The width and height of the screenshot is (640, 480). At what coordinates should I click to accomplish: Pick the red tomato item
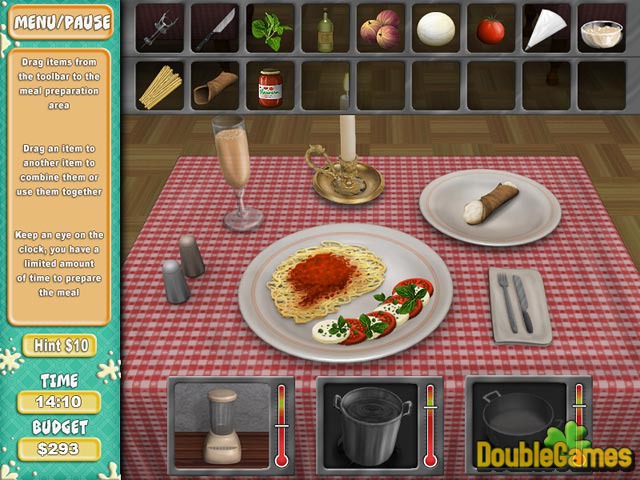click(x=490, y=29)
